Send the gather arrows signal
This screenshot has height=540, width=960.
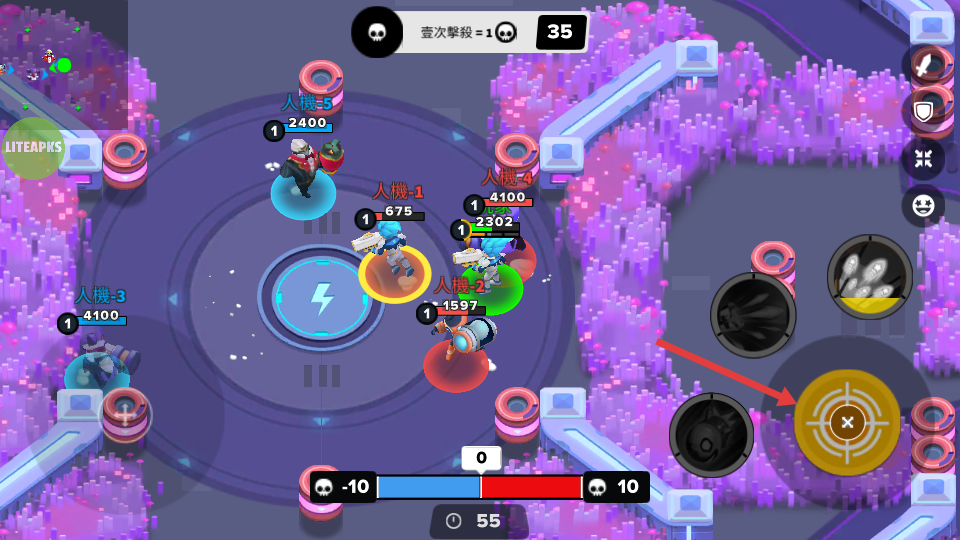923,158
